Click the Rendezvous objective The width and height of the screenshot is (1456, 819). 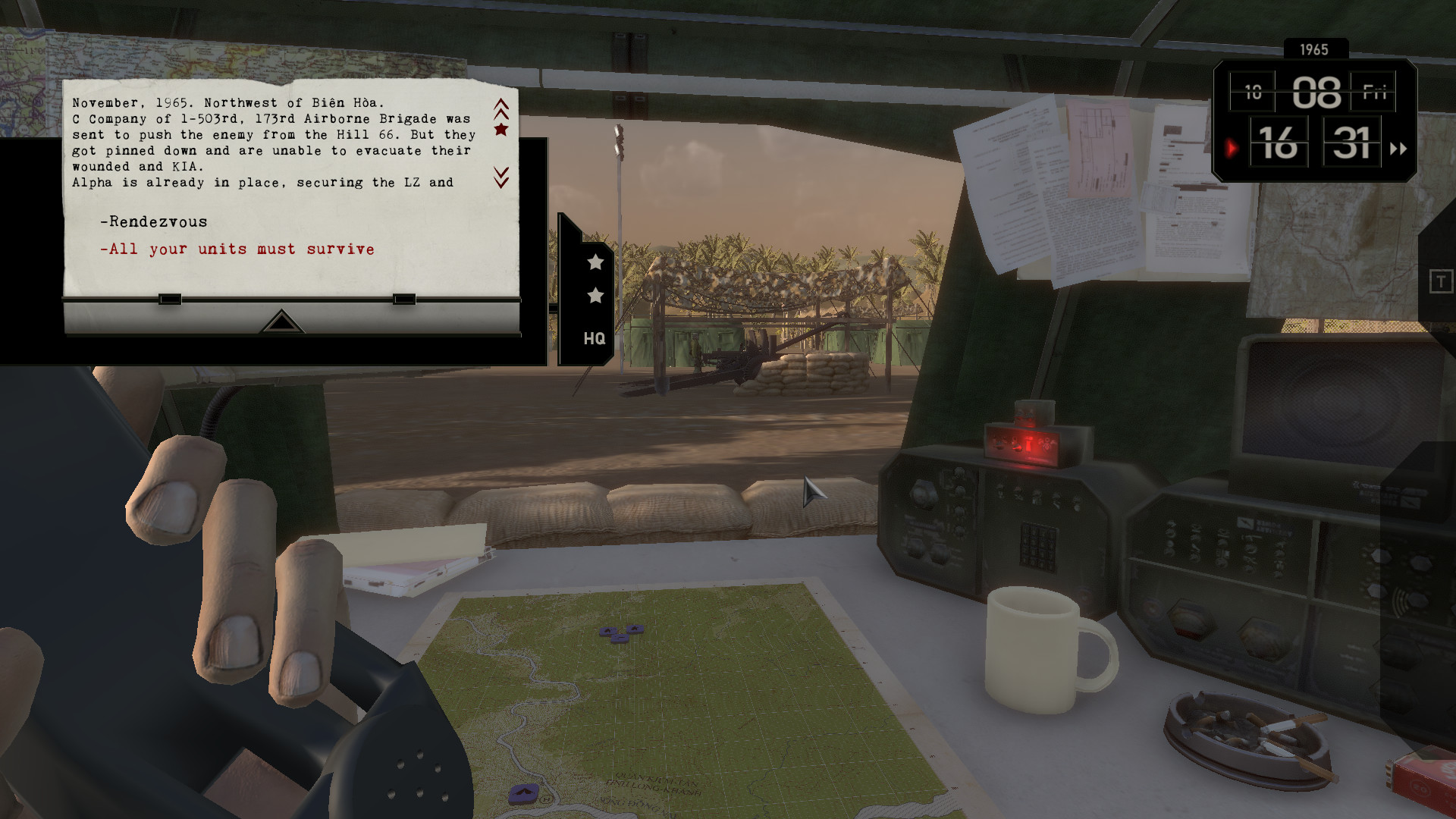tap(154, 221)
